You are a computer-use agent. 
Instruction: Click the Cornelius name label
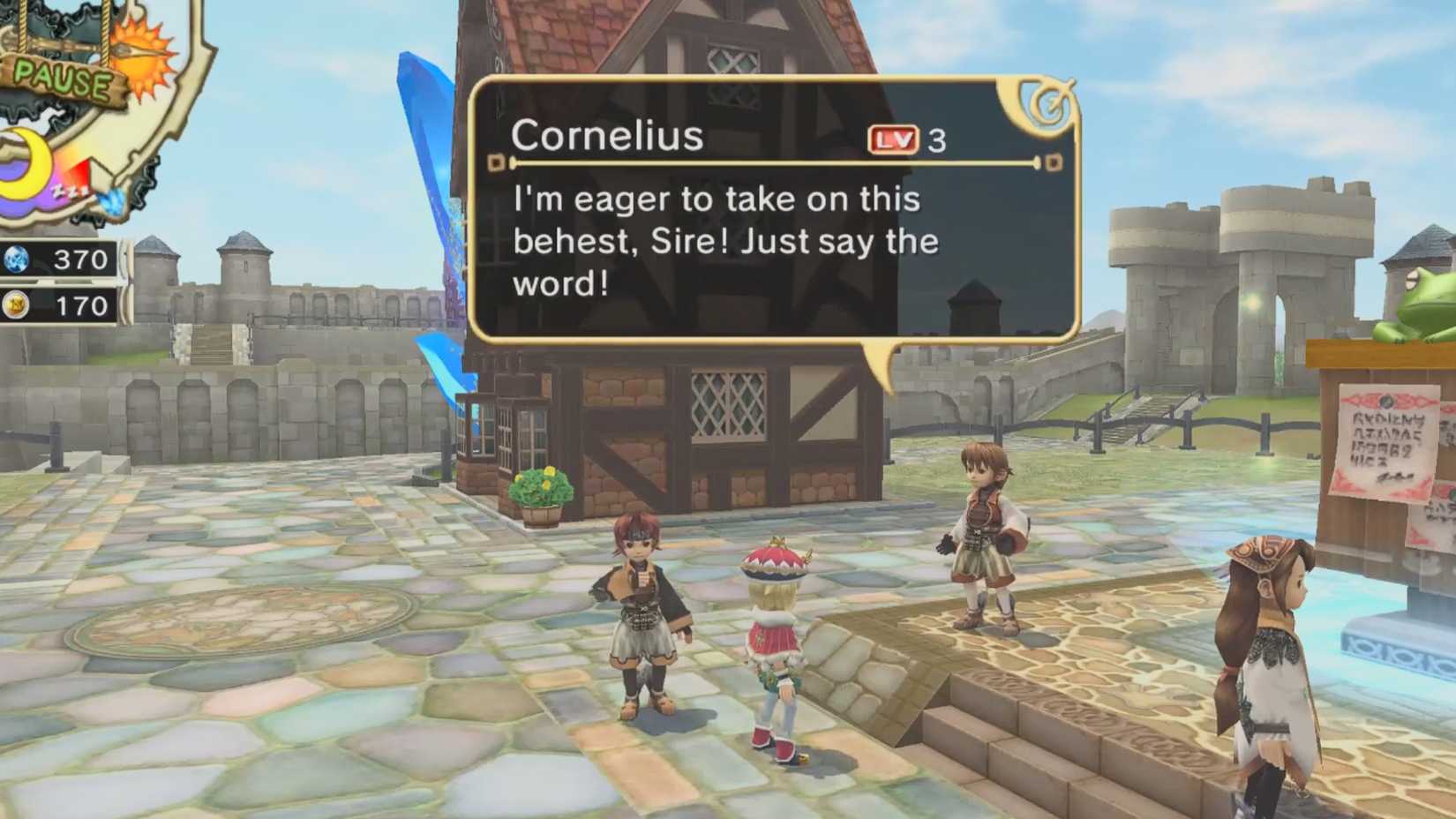(609, 135)
